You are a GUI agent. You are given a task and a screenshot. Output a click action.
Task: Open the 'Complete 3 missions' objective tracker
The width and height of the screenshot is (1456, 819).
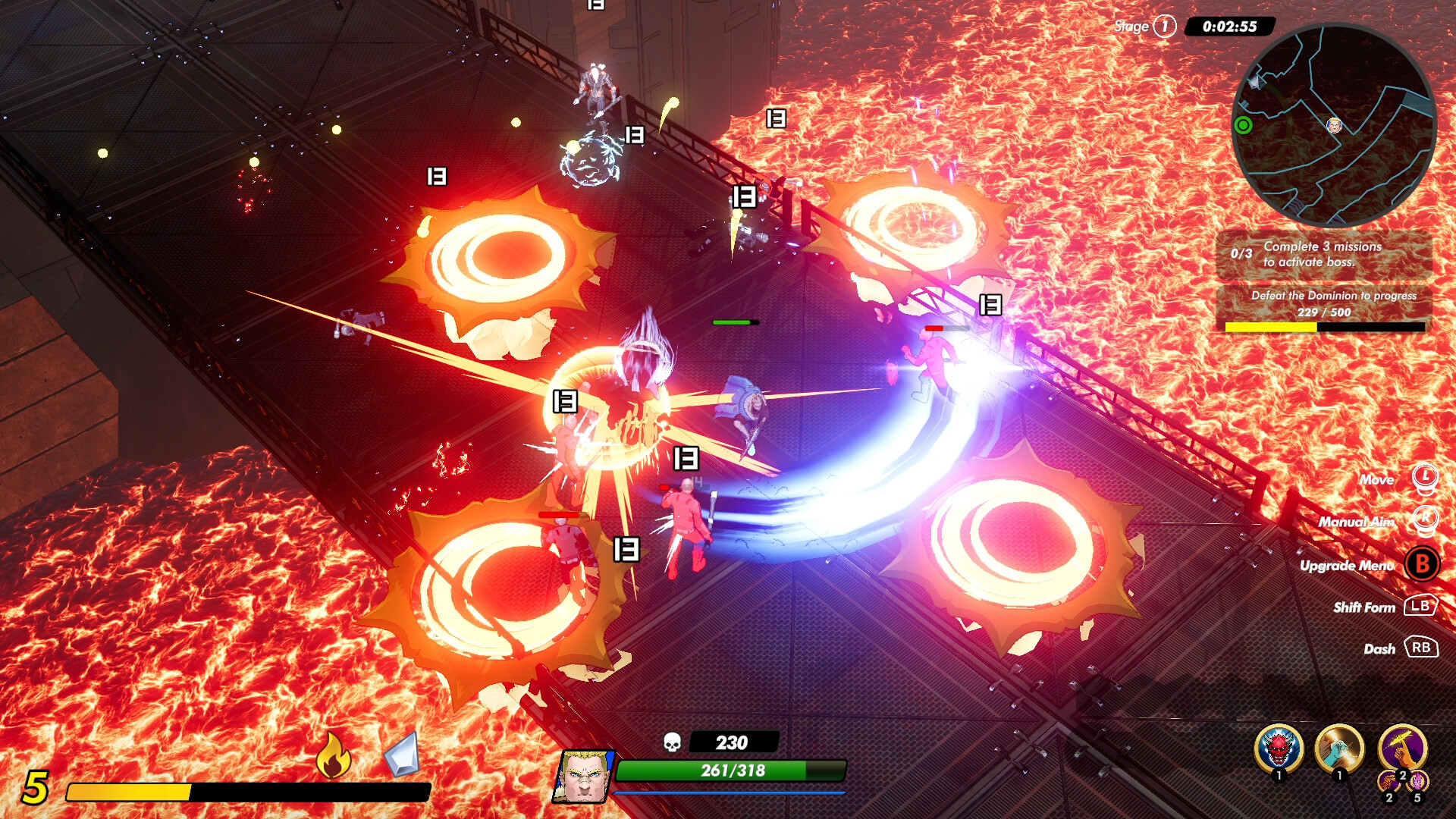click(1323, 254)
